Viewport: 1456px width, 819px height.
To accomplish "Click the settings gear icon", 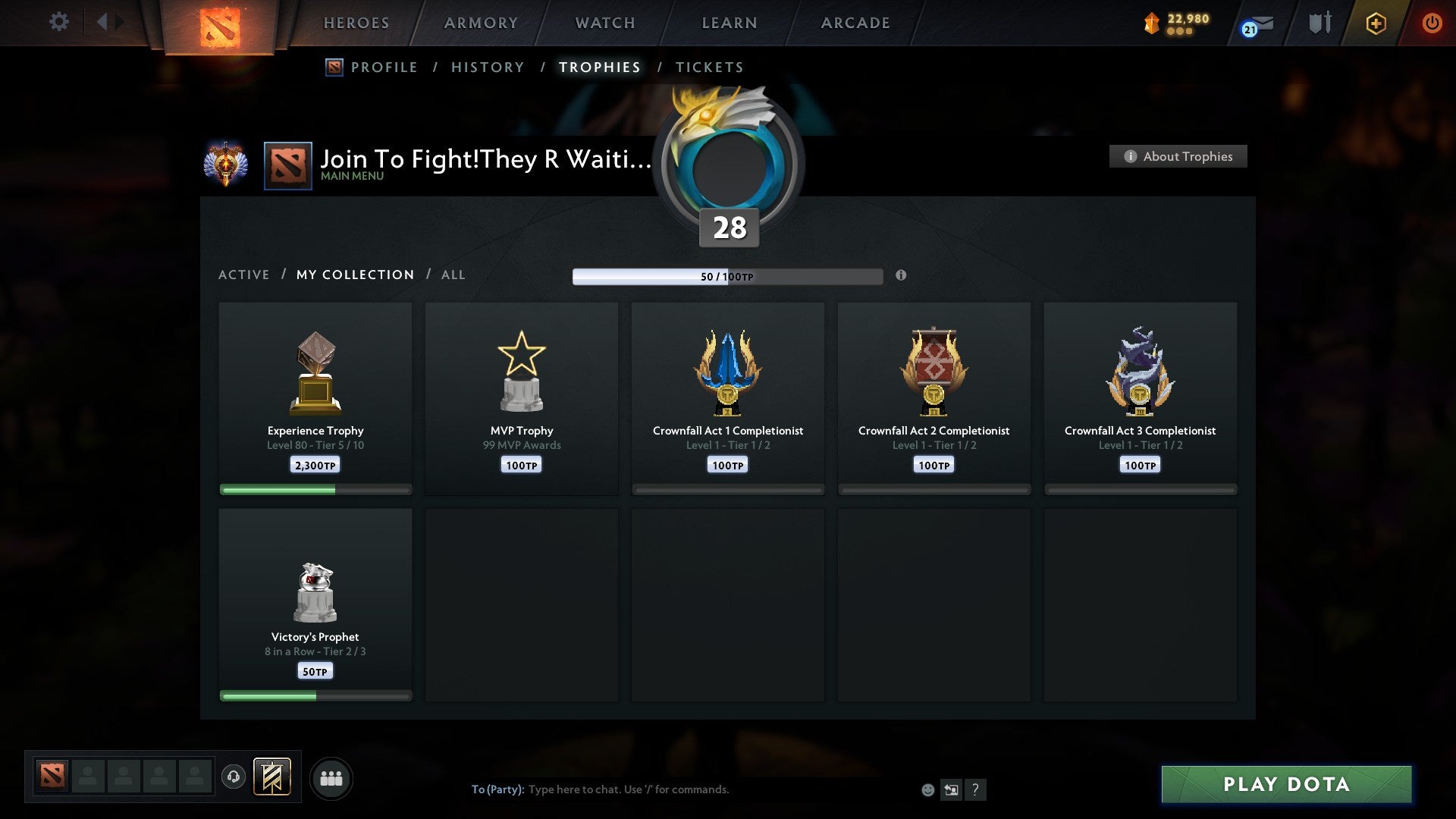I will 58,22.
